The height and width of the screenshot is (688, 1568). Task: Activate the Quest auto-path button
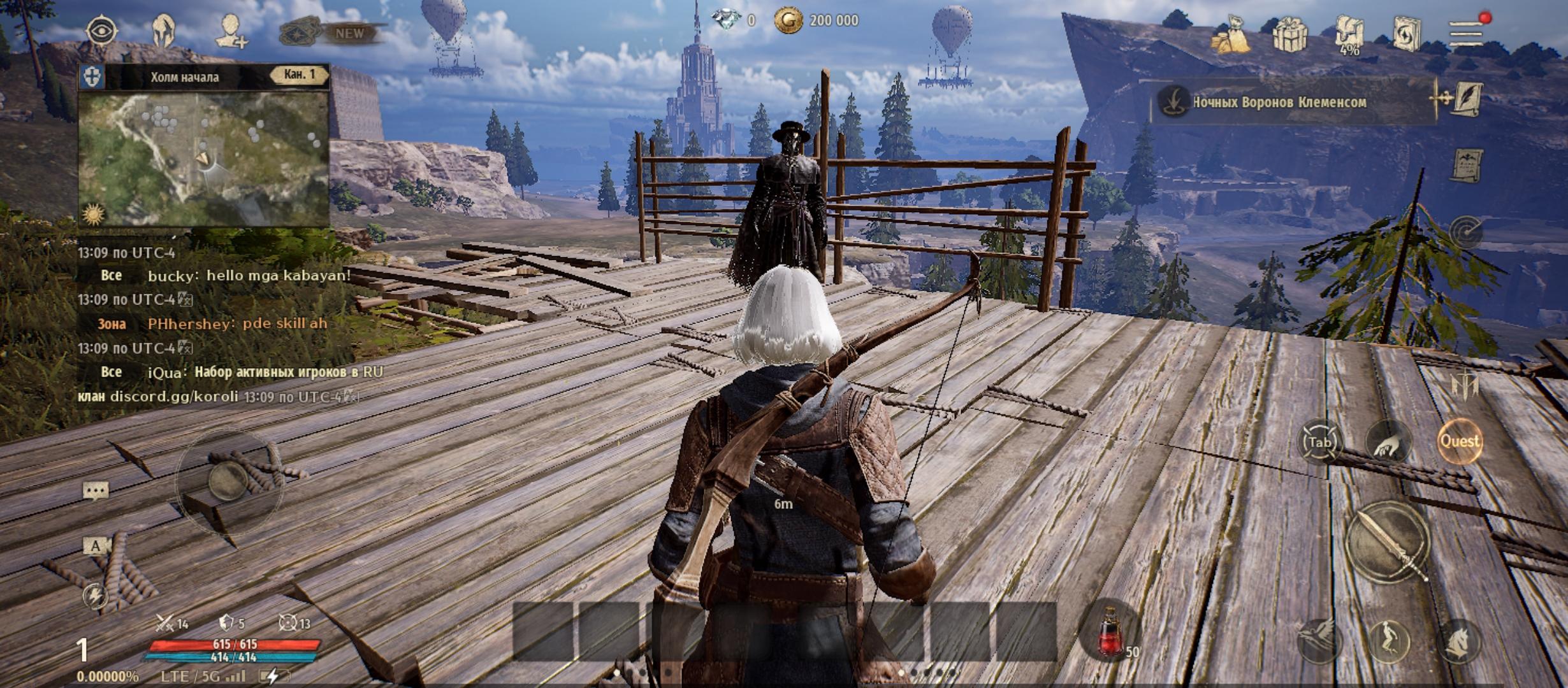[1460, 441]
